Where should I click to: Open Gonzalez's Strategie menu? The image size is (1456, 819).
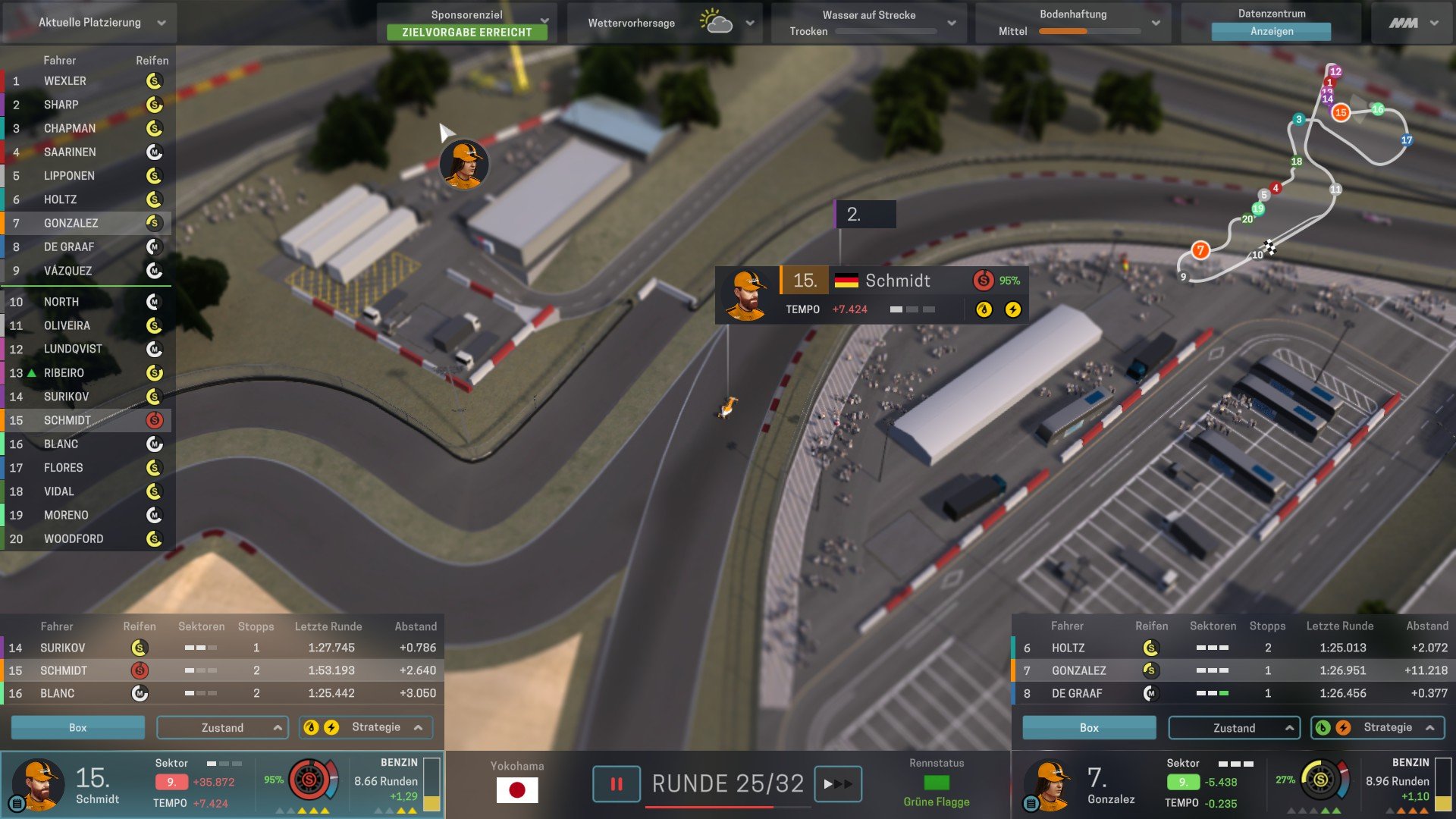[x=1377, y=727]
